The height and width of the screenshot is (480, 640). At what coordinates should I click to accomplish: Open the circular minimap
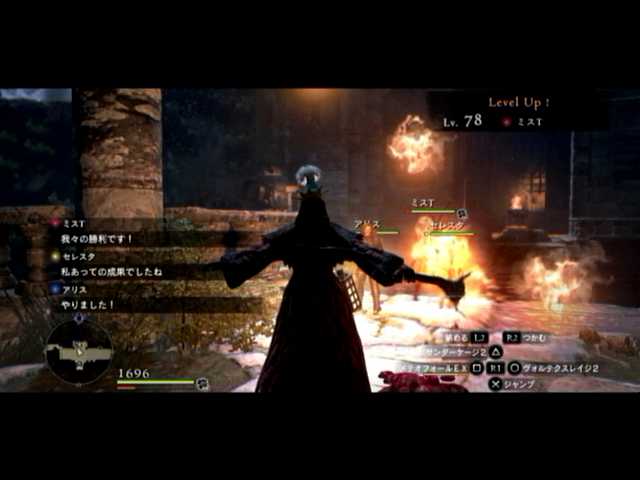79,350
